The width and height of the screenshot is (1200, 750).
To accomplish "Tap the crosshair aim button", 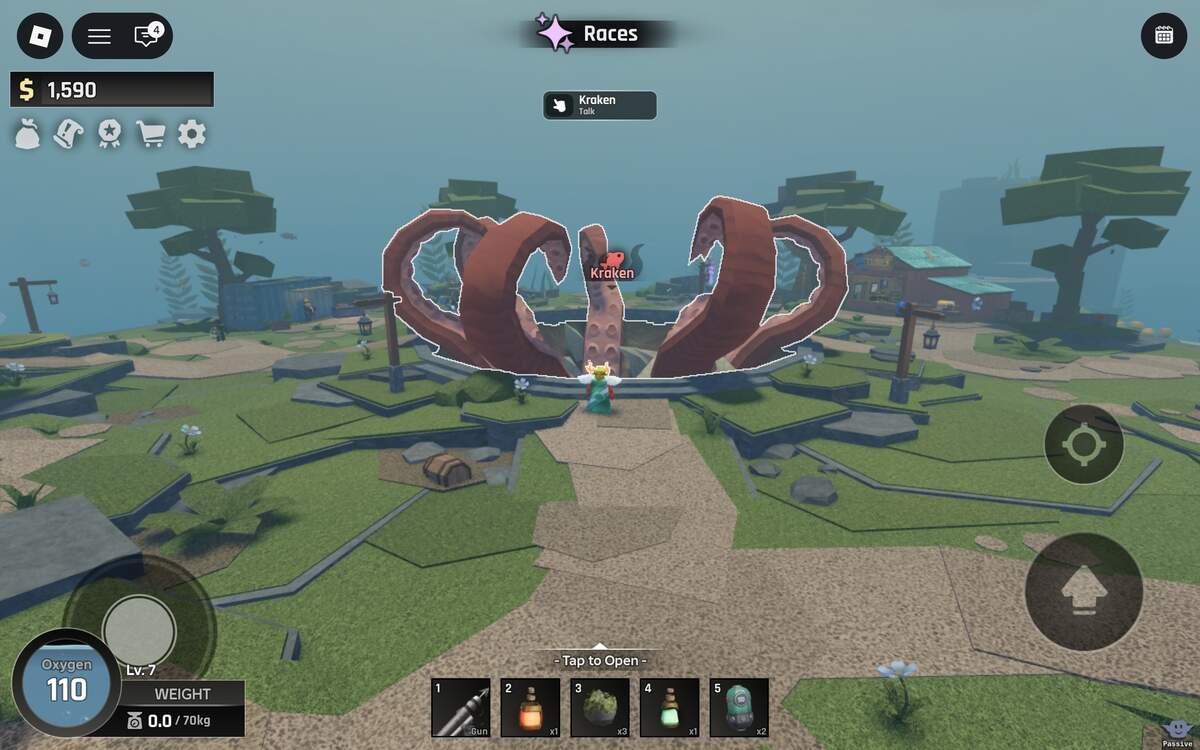I will coord(1083,444).
